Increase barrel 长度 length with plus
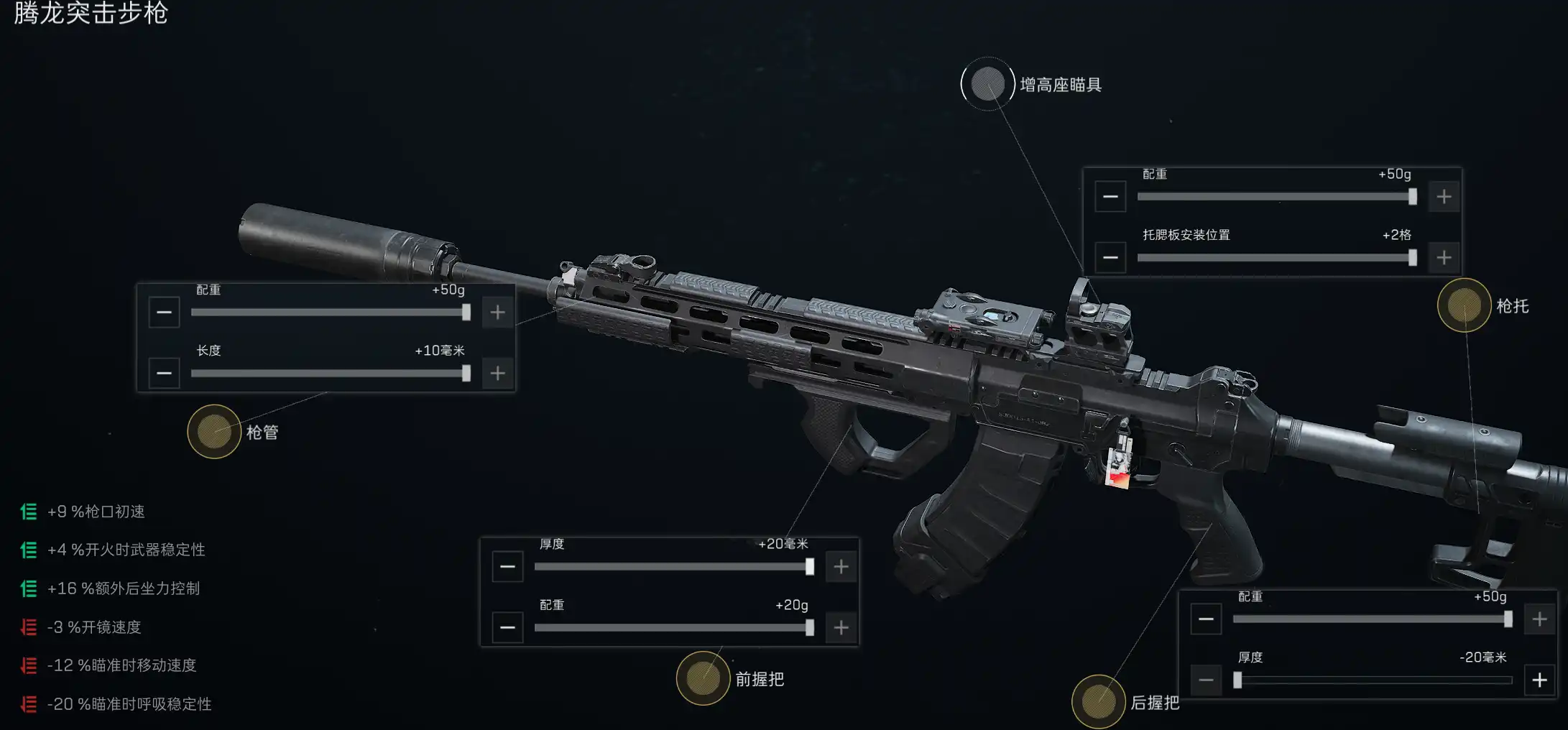1568x730 pixels. tap(497, 374)
